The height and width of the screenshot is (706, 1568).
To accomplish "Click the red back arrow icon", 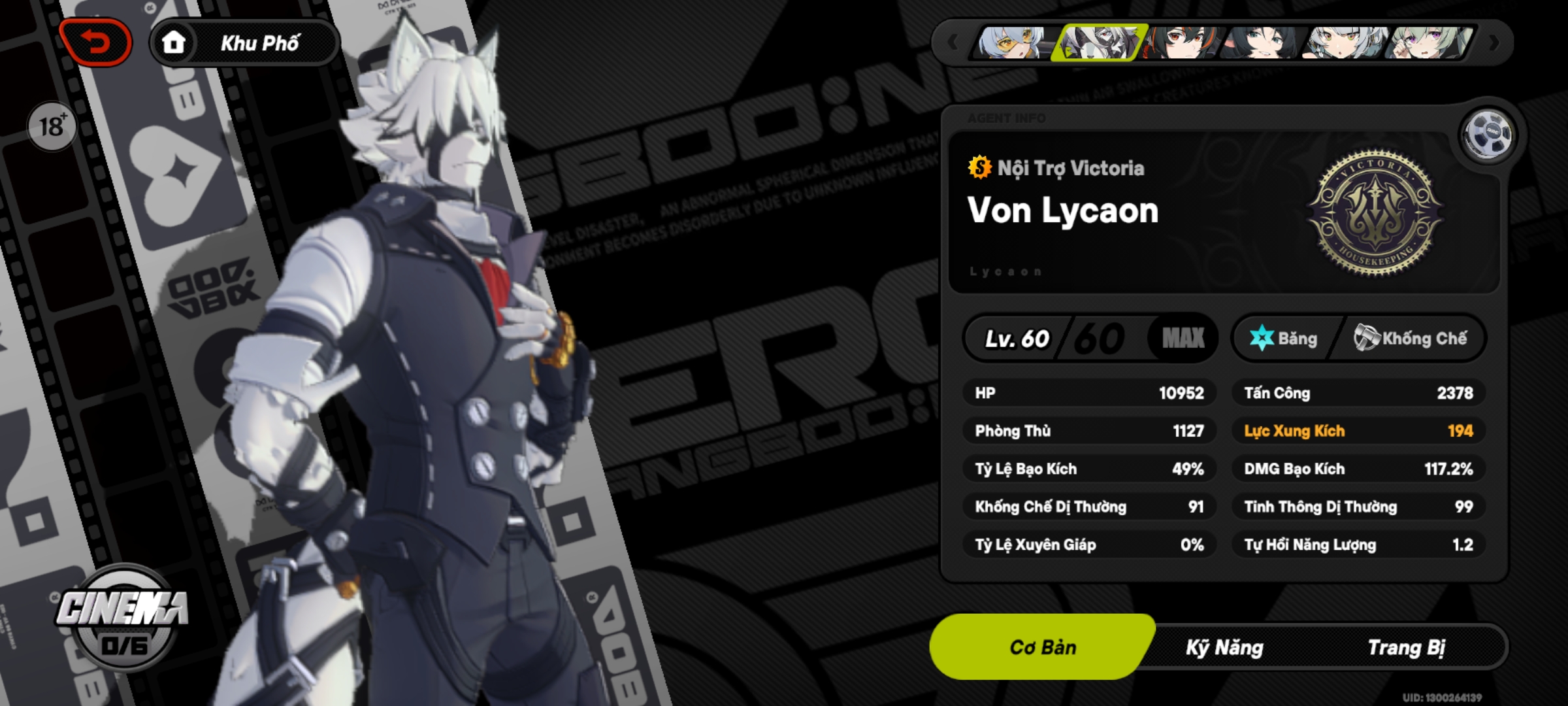I will (x=95, y=41).
